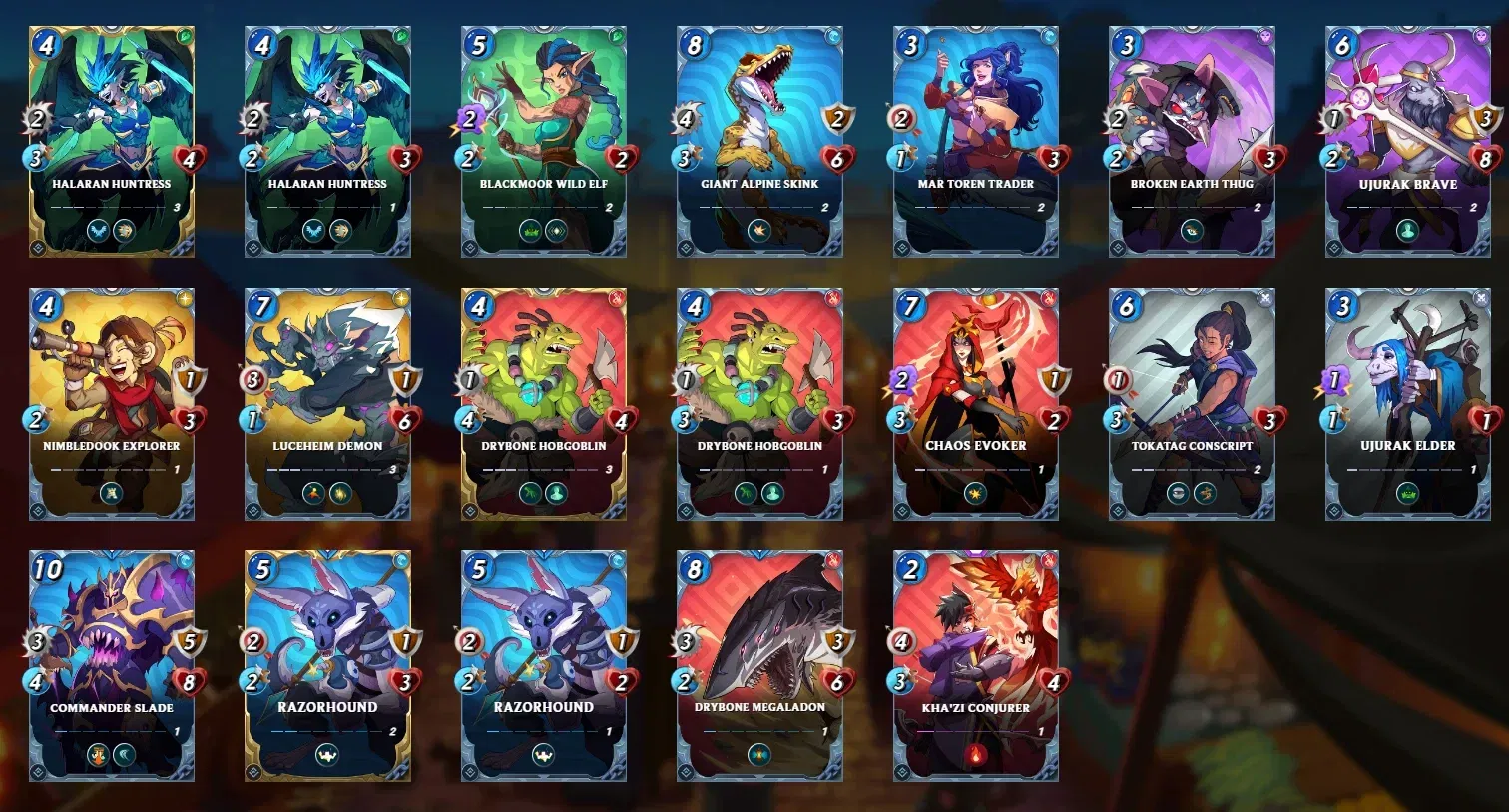Select the Ujurak Elder card
1509x812 pixels.
1407,403
